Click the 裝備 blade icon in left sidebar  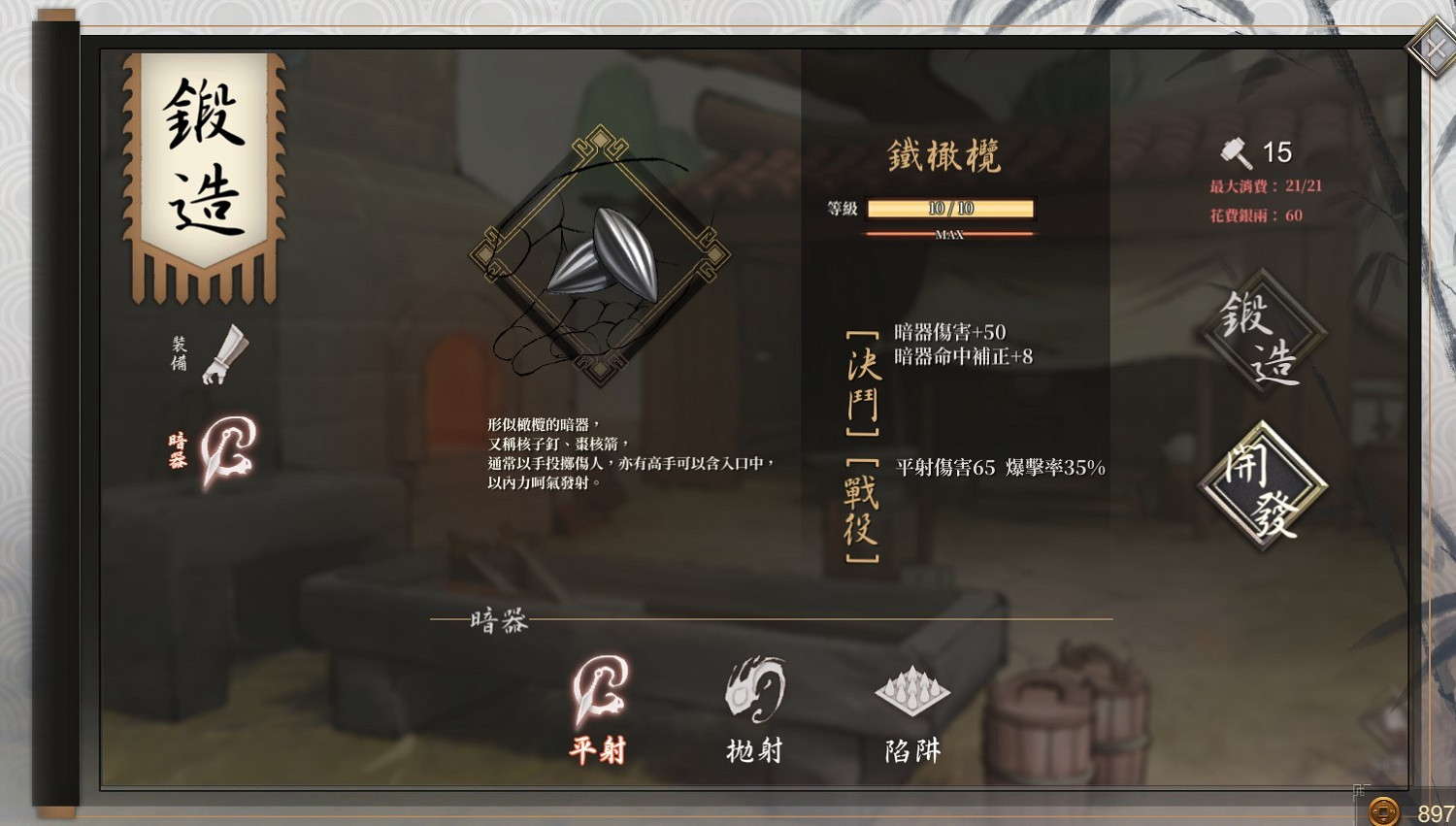(225, 354)
